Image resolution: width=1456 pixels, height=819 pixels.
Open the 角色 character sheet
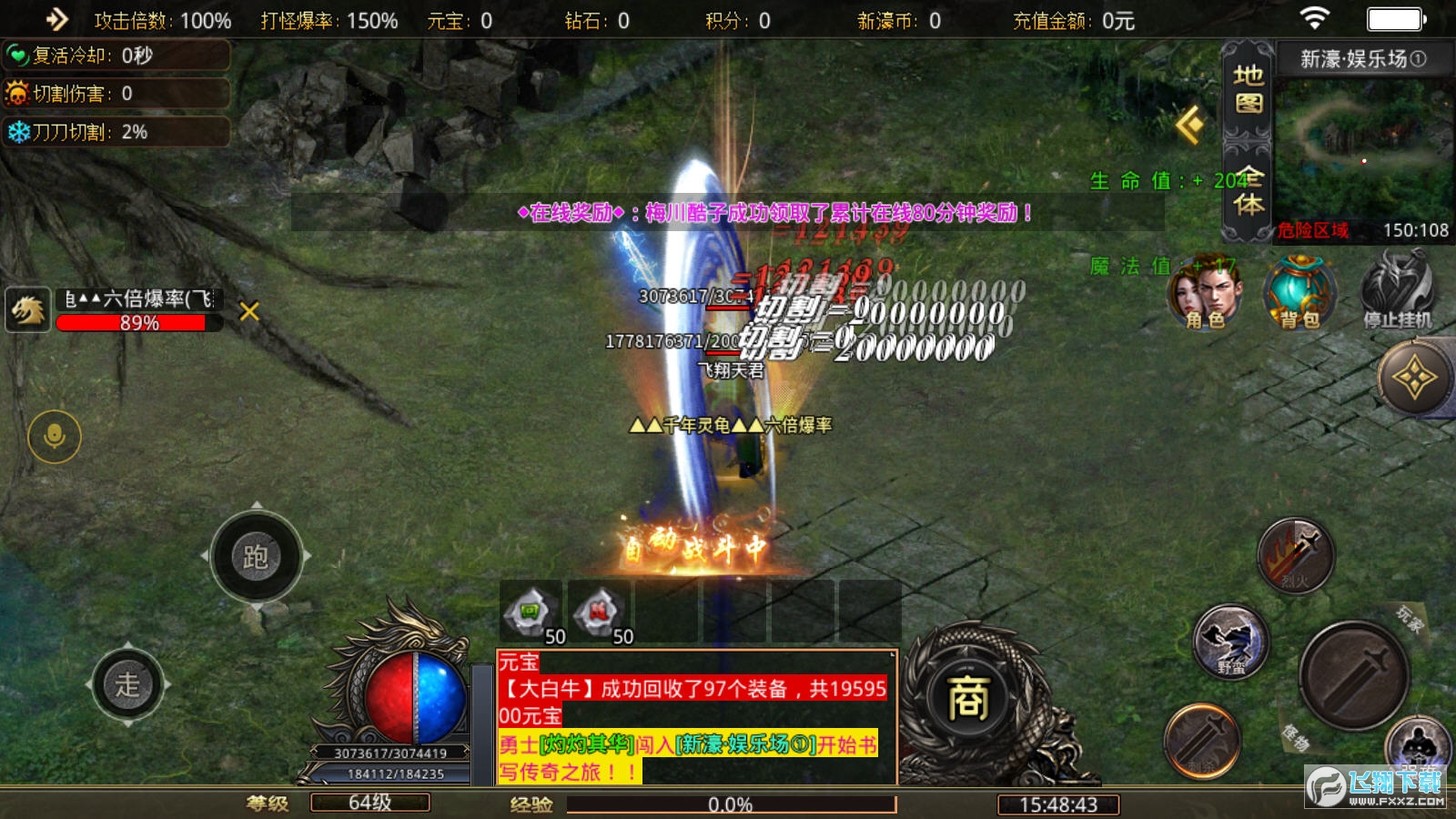pos(1205,292)
